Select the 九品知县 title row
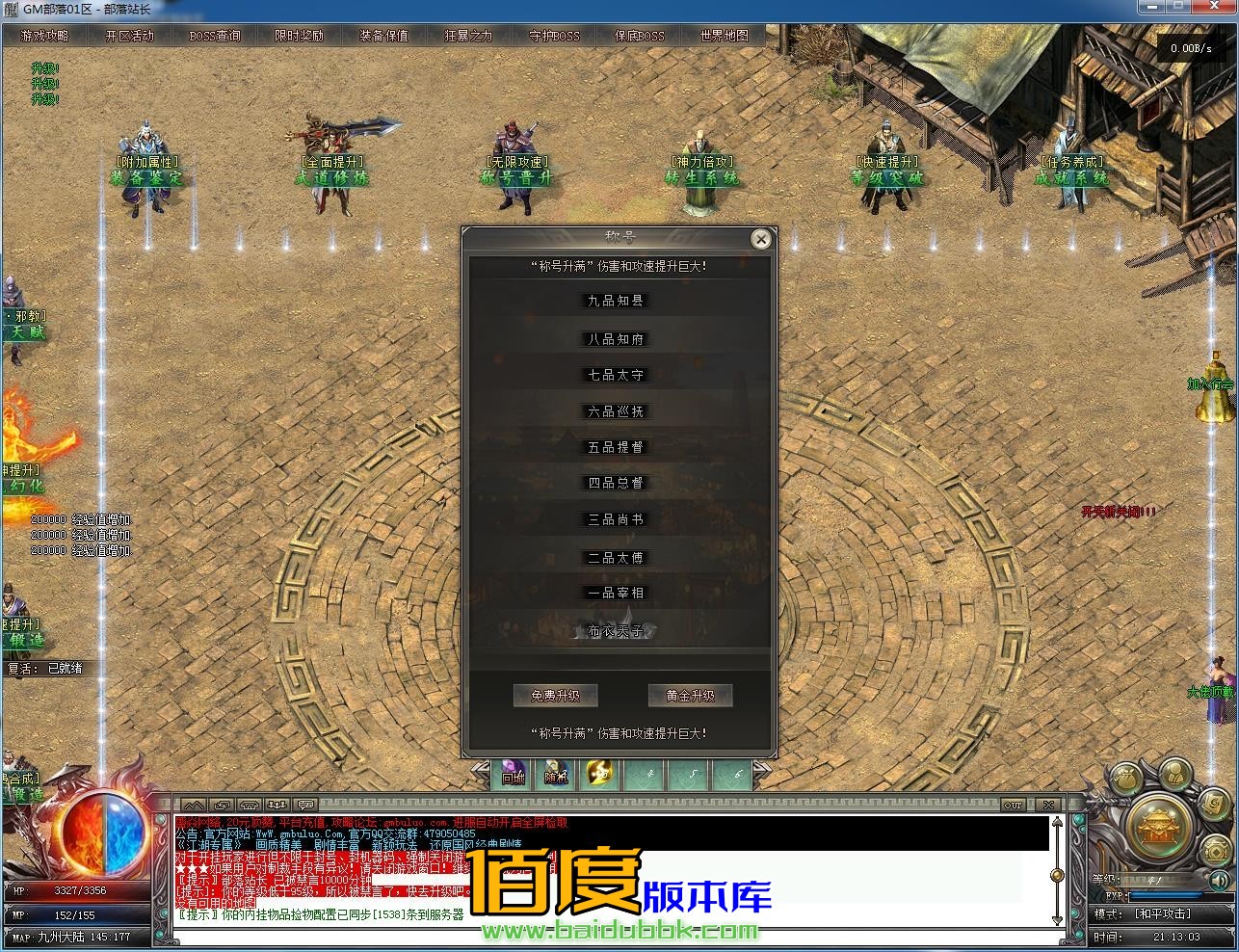The width and height of the screenshot is (1239, 952). [616, 301]
